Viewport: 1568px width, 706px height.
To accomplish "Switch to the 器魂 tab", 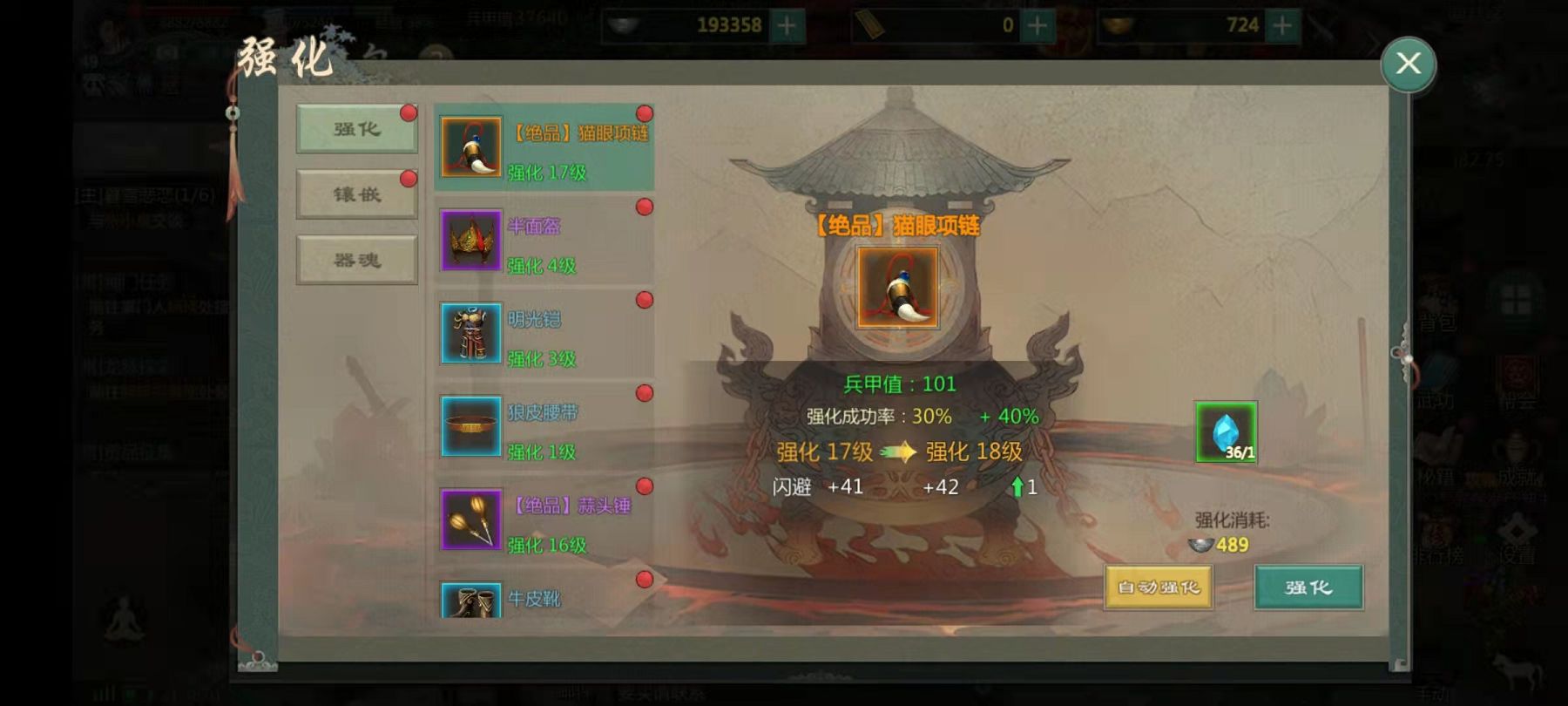I will (356, 260).
